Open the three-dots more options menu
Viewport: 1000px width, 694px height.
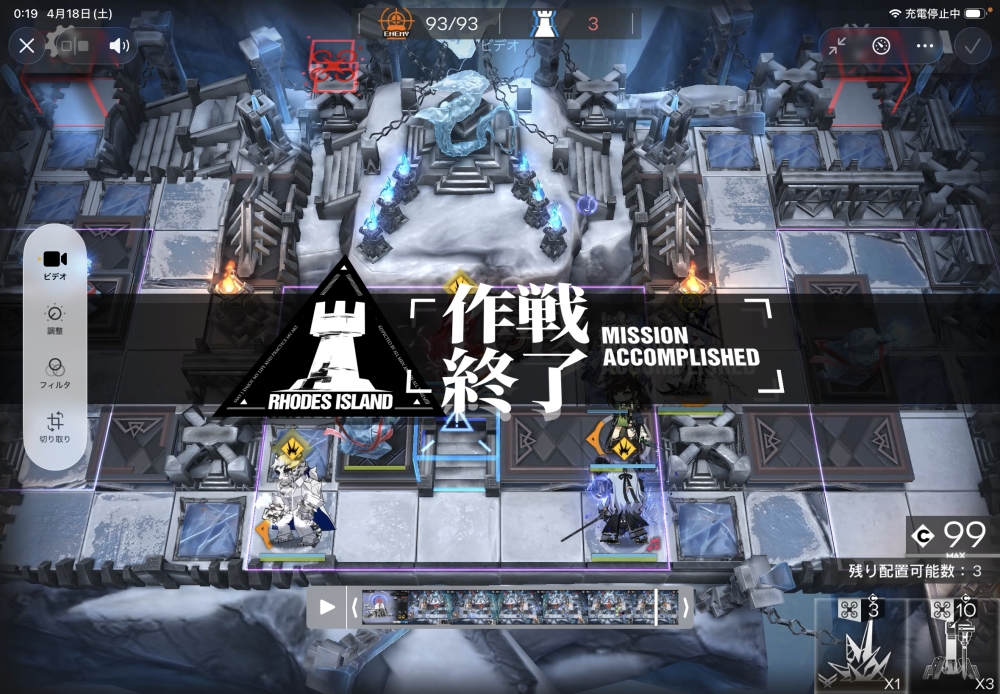[925, 46]
